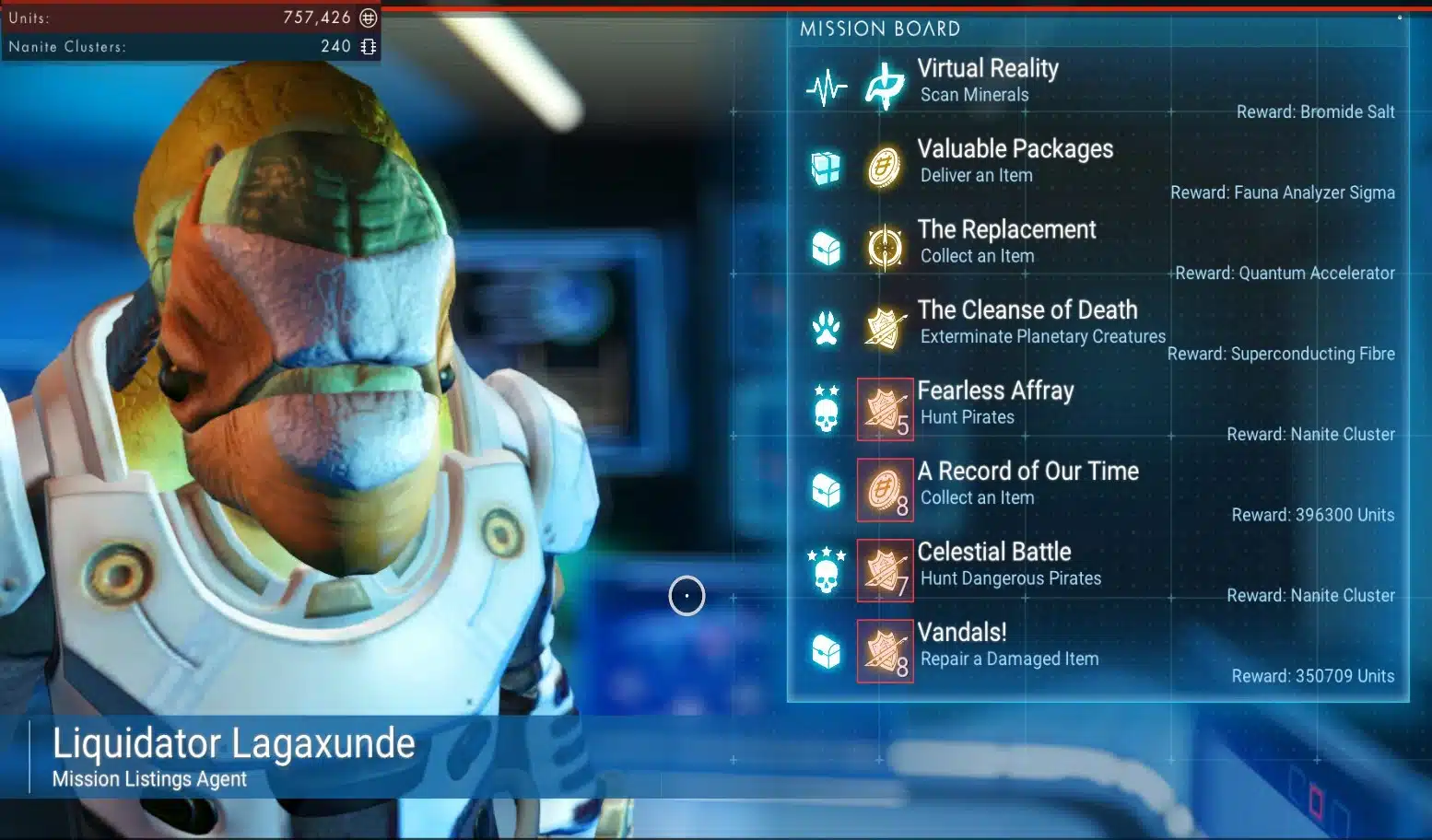Screen dimensions: 1432x840
Task: Click the delivery parcel icon for Valuable Packages
Action: tap(827, 166)
